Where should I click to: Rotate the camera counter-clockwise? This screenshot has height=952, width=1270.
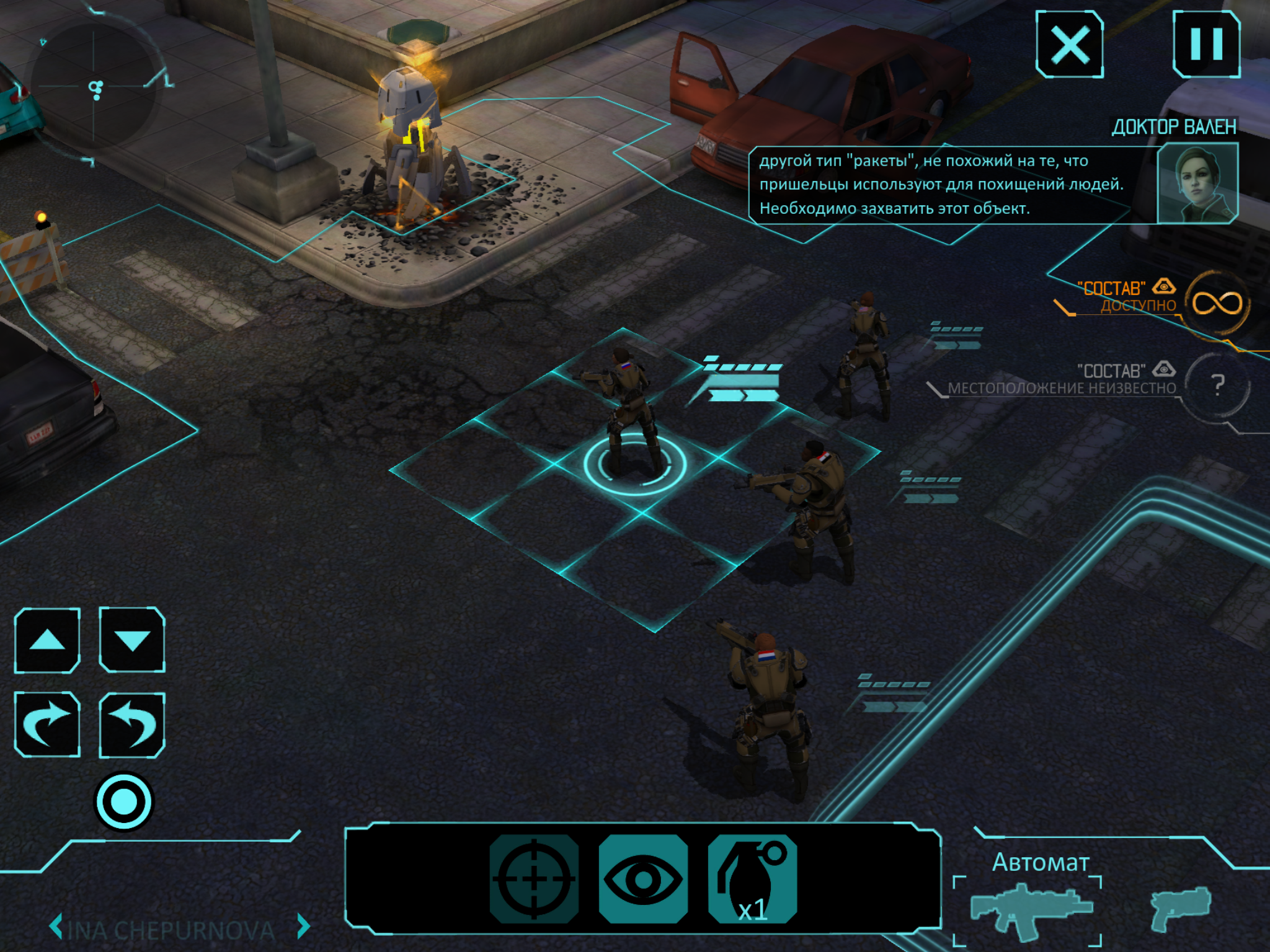pos(132,724)
